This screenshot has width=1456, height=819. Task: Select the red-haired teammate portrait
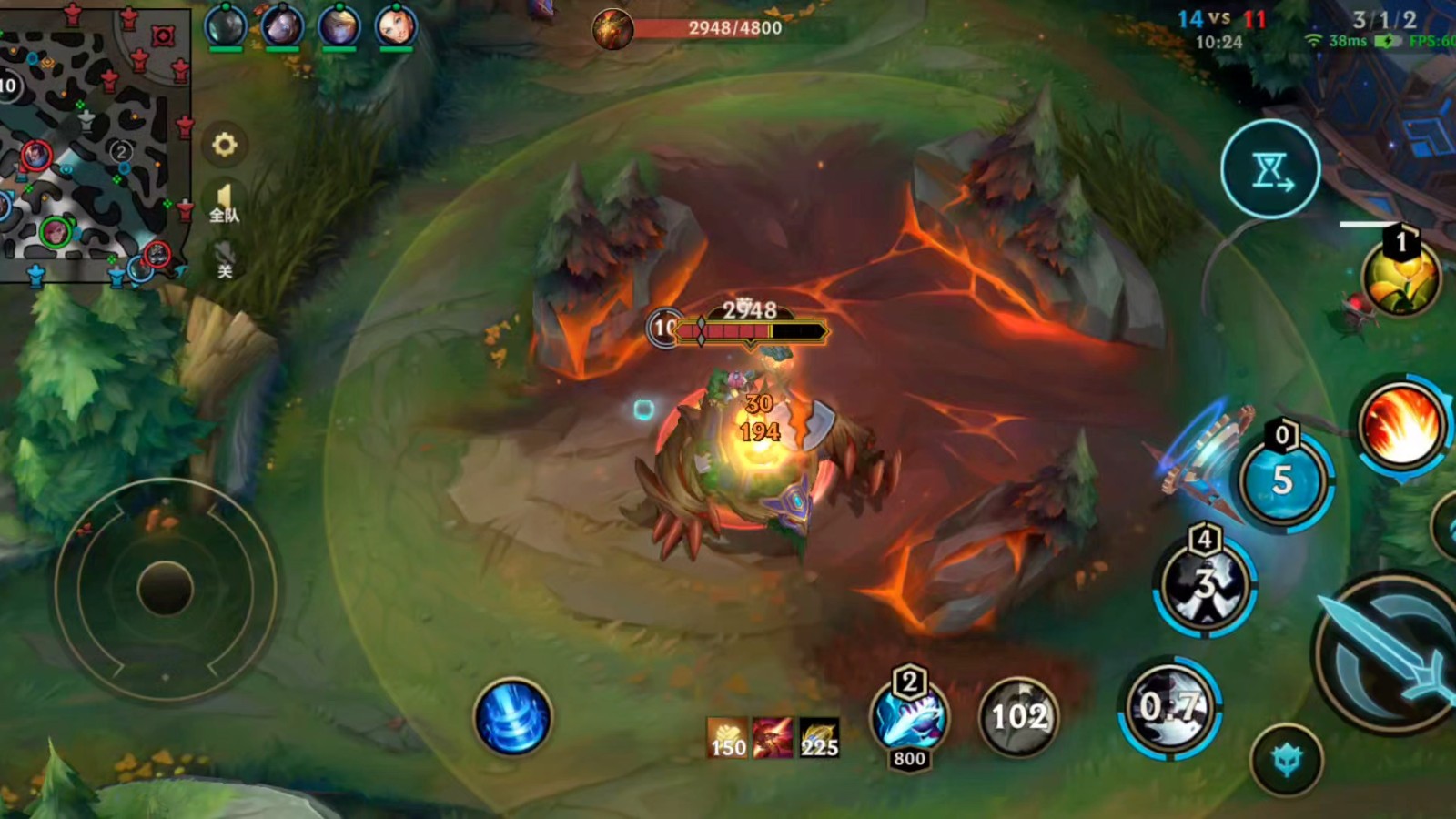[x=396, y=25]
